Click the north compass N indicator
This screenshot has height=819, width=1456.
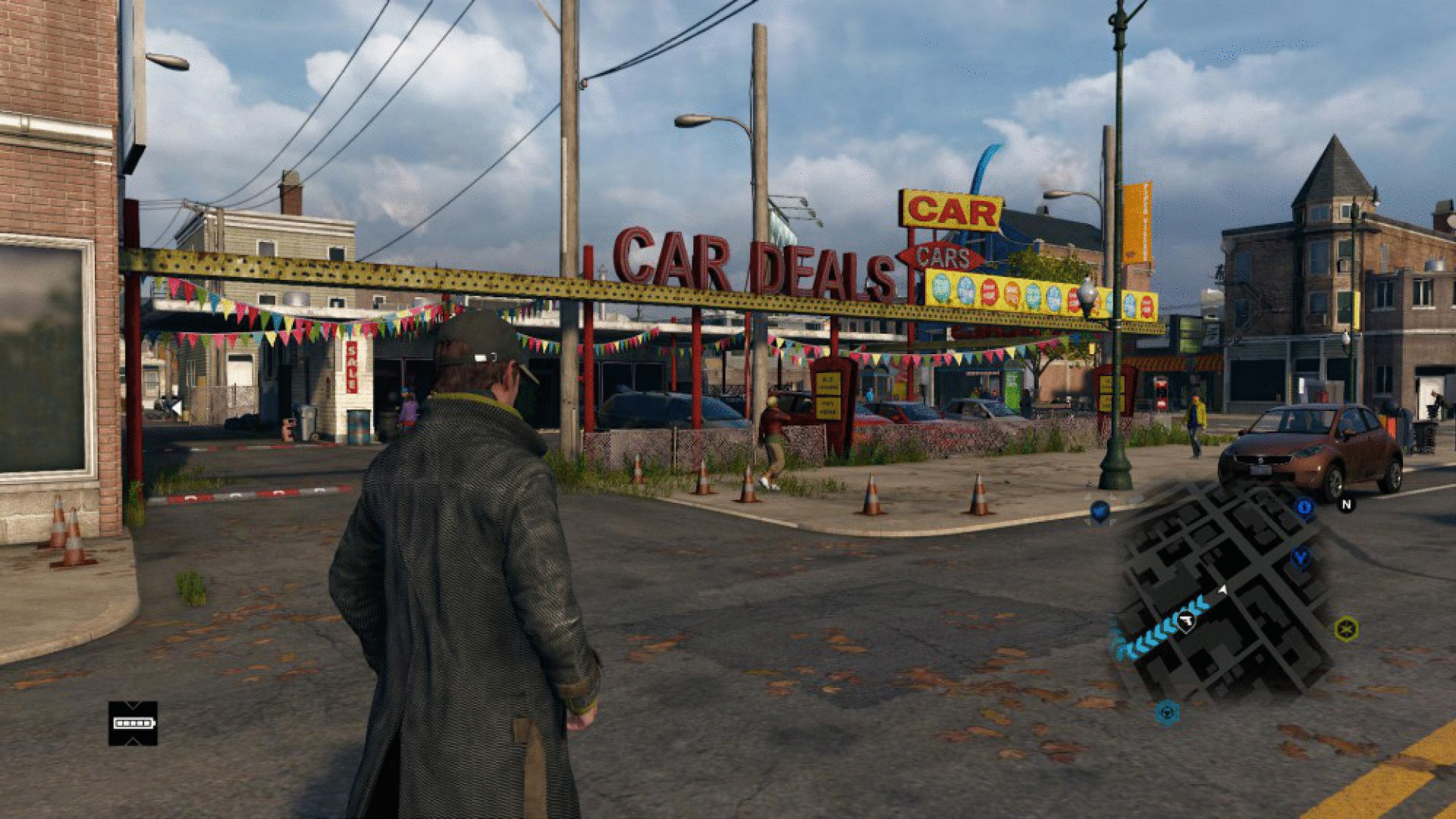pos(1346,504)
